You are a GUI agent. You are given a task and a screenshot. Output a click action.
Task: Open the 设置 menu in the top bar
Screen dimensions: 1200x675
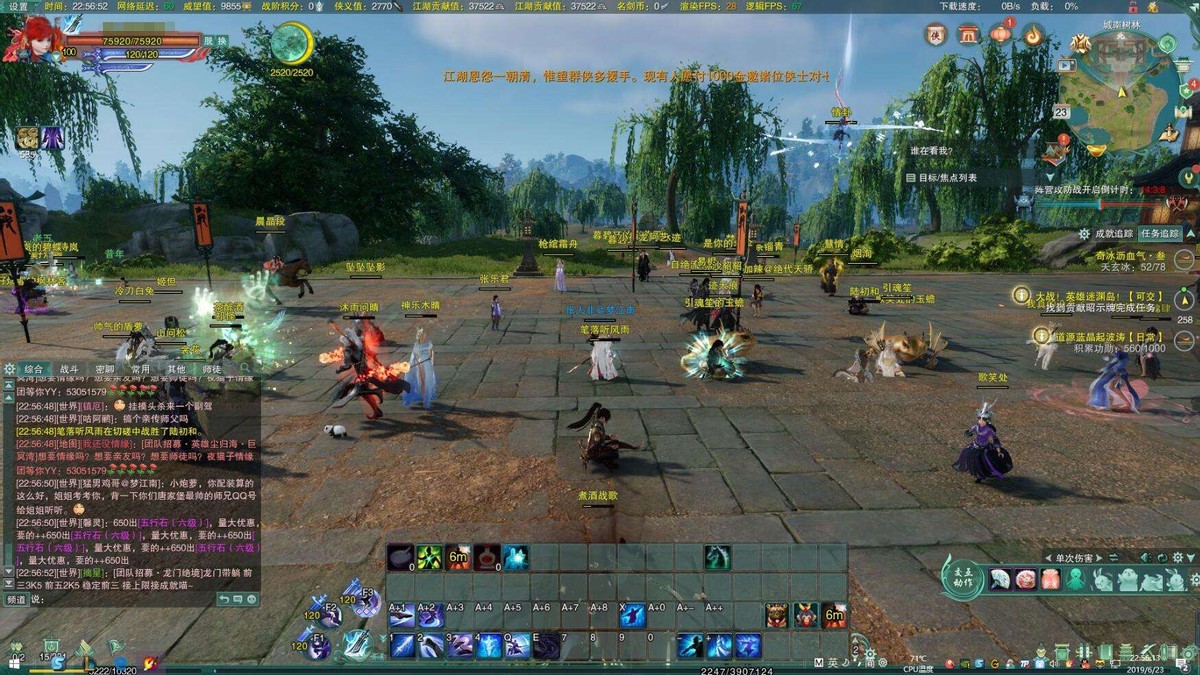point(19,6)
